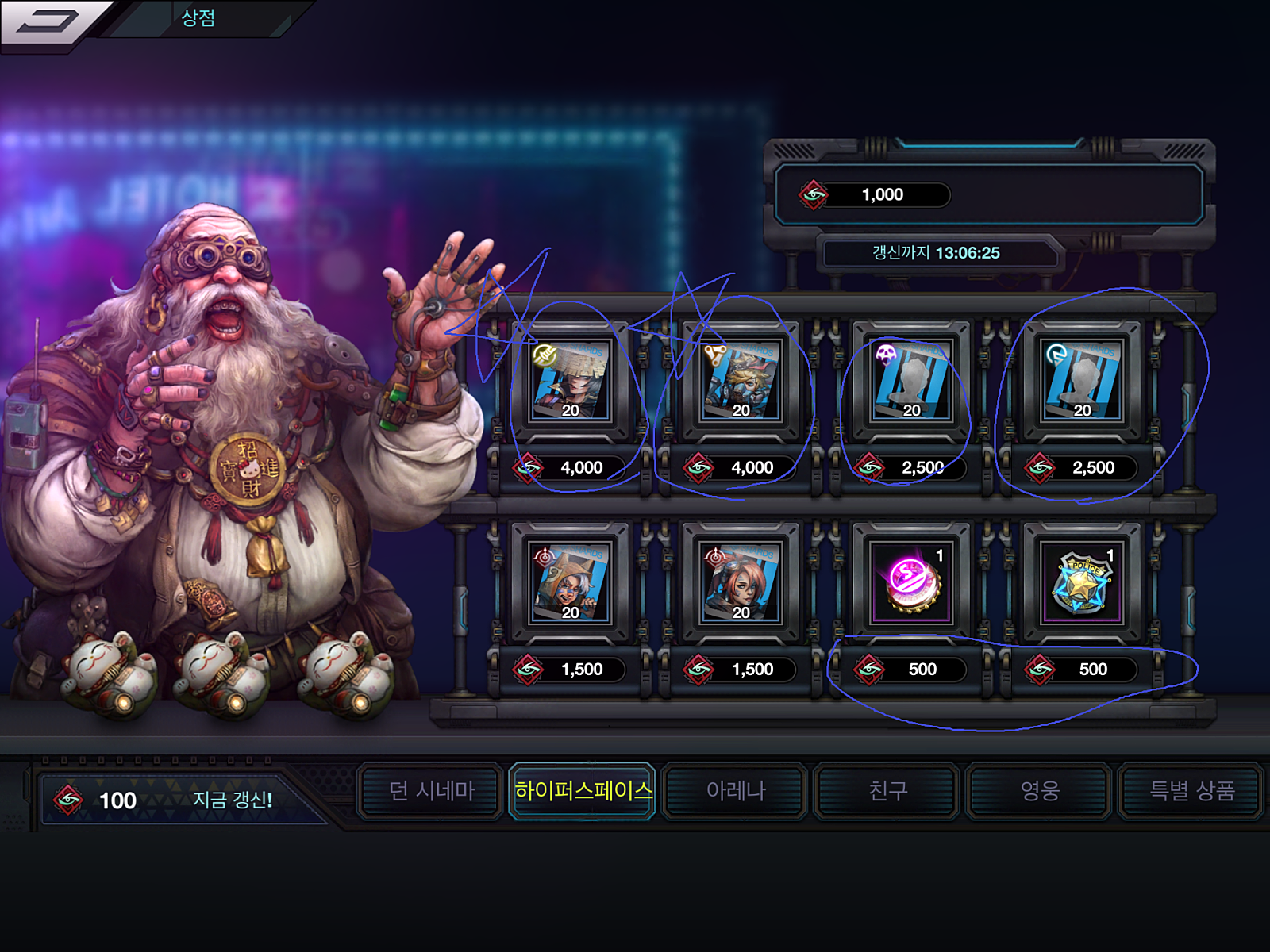Show the 영웅 shop tab

click(1039, 791)
